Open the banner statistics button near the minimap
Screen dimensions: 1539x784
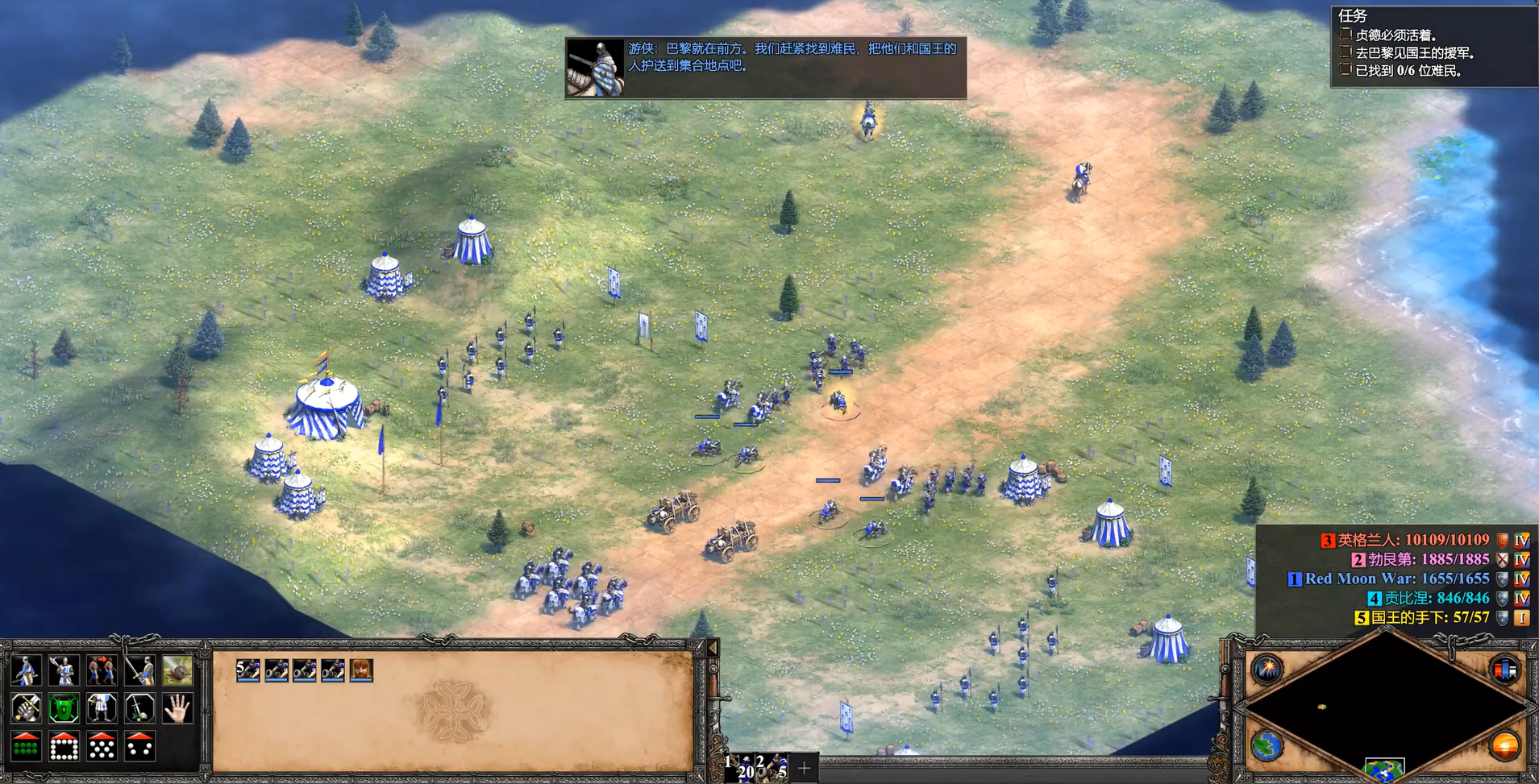pos(1504,669)
